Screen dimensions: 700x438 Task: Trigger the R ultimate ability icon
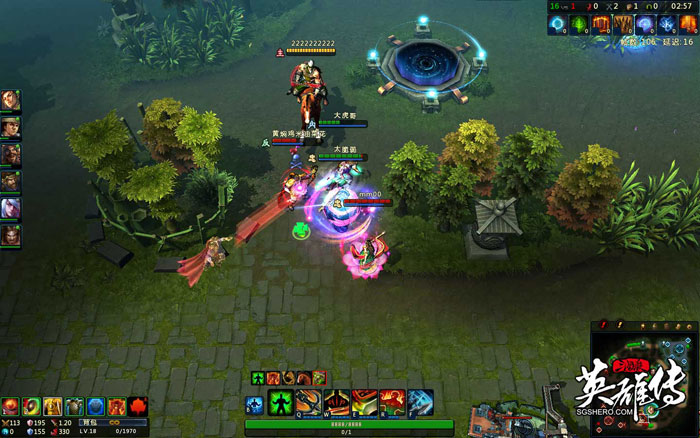(392, 403)
